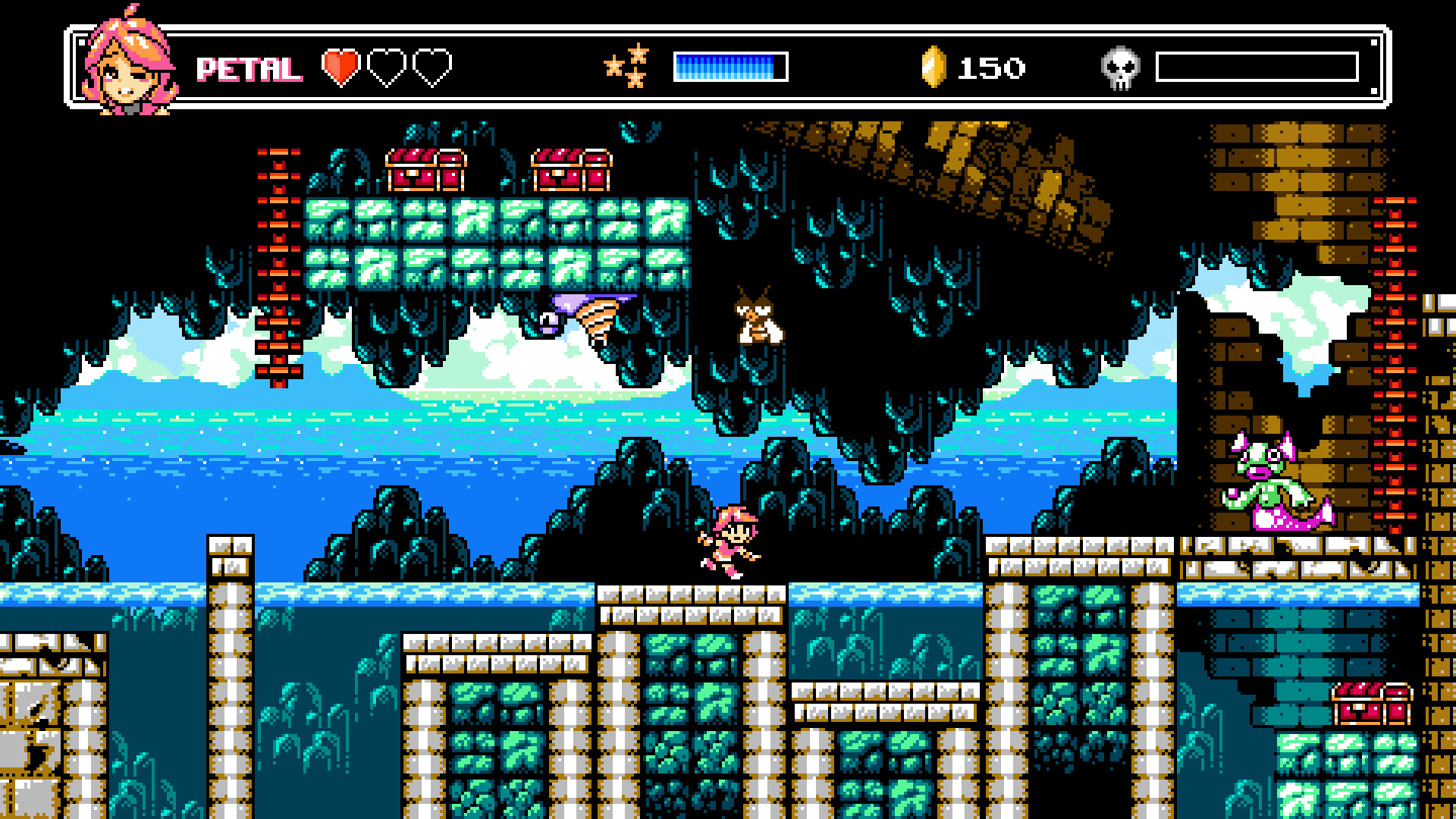Click the blue energy meter

pyautogui.click(x=724, y=67)
